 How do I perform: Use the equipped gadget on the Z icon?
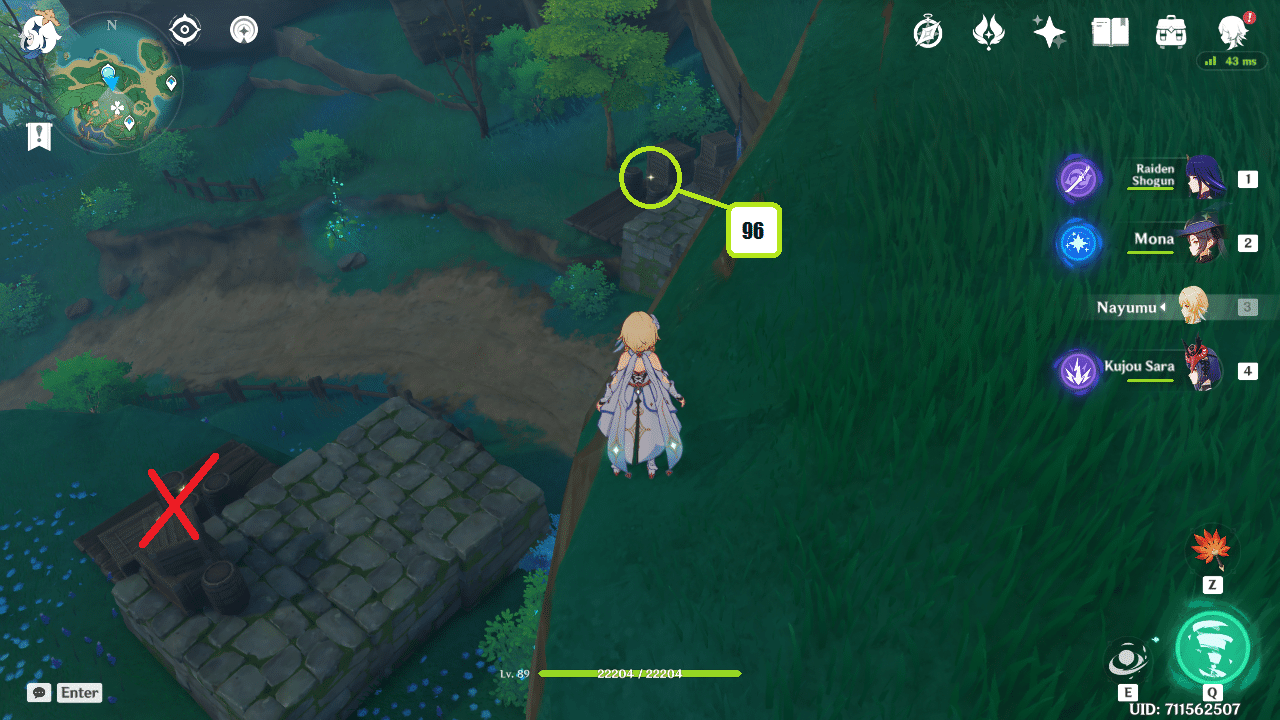(x=1212, y=550)
